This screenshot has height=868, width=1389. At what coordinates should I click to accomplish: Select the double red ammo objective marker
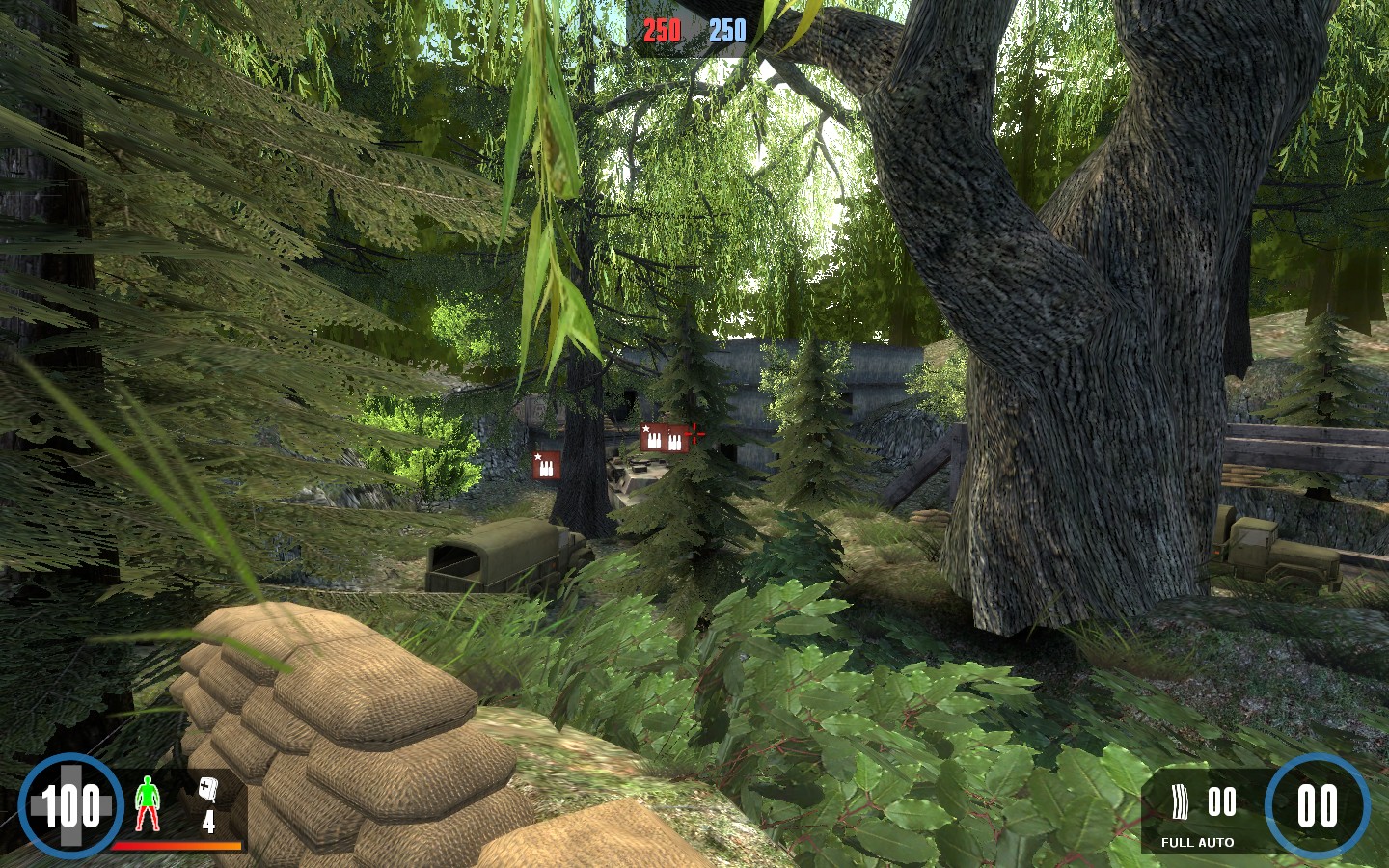pyautogui.click(x=665, y=439)
